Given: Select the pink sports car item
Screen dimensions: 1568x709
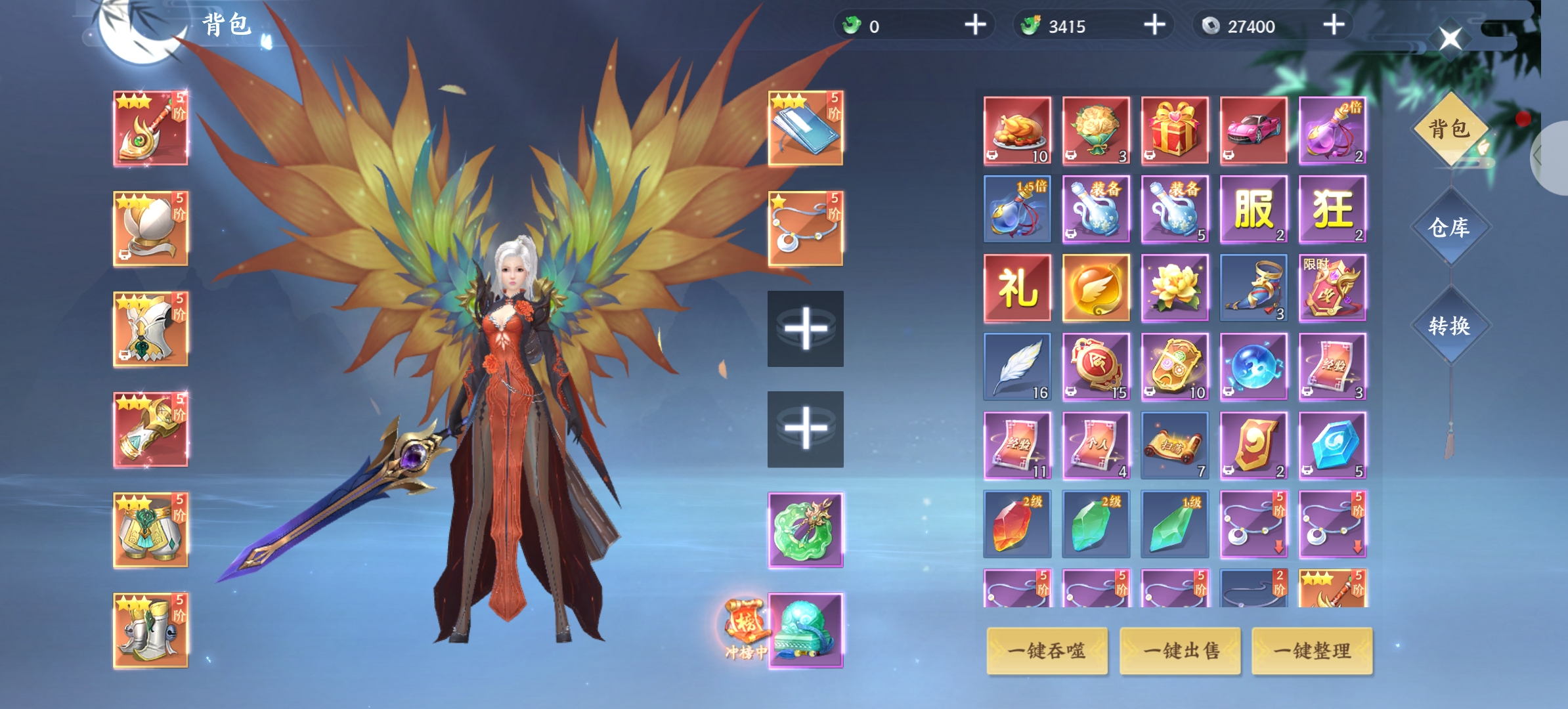Looking at the screenshot, I should pyautogui.click(x=1253, y=130).
